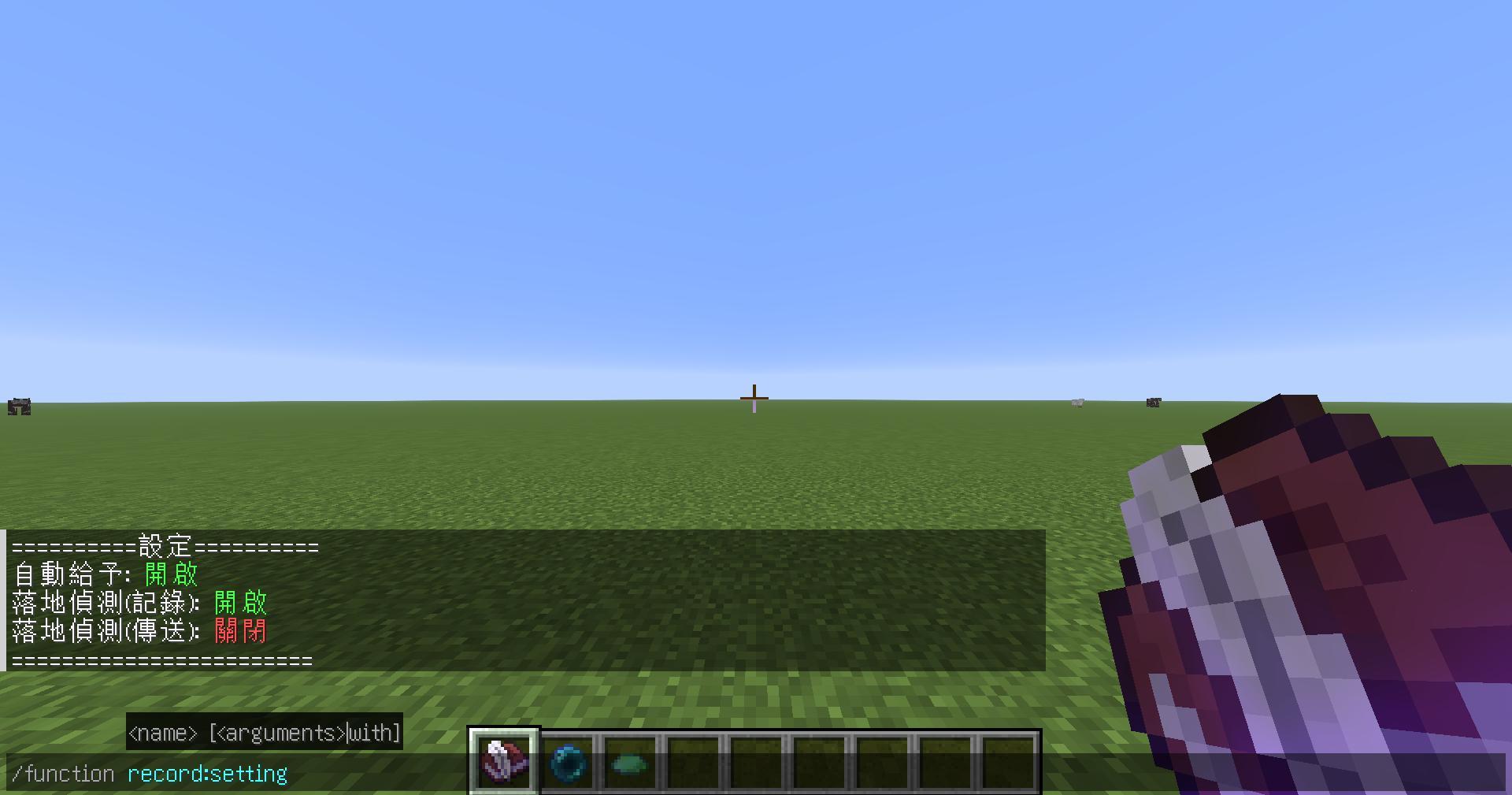Click the record:setting function name text
Screen dimensions: 1512x795
click(x=206, y=773)
